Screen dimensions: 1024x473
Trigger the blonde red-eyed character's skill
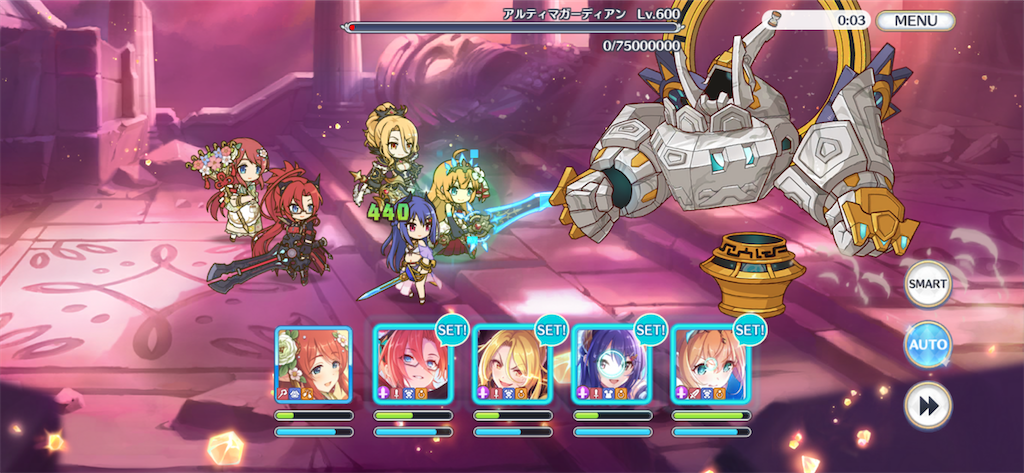[x=511, y=364]
